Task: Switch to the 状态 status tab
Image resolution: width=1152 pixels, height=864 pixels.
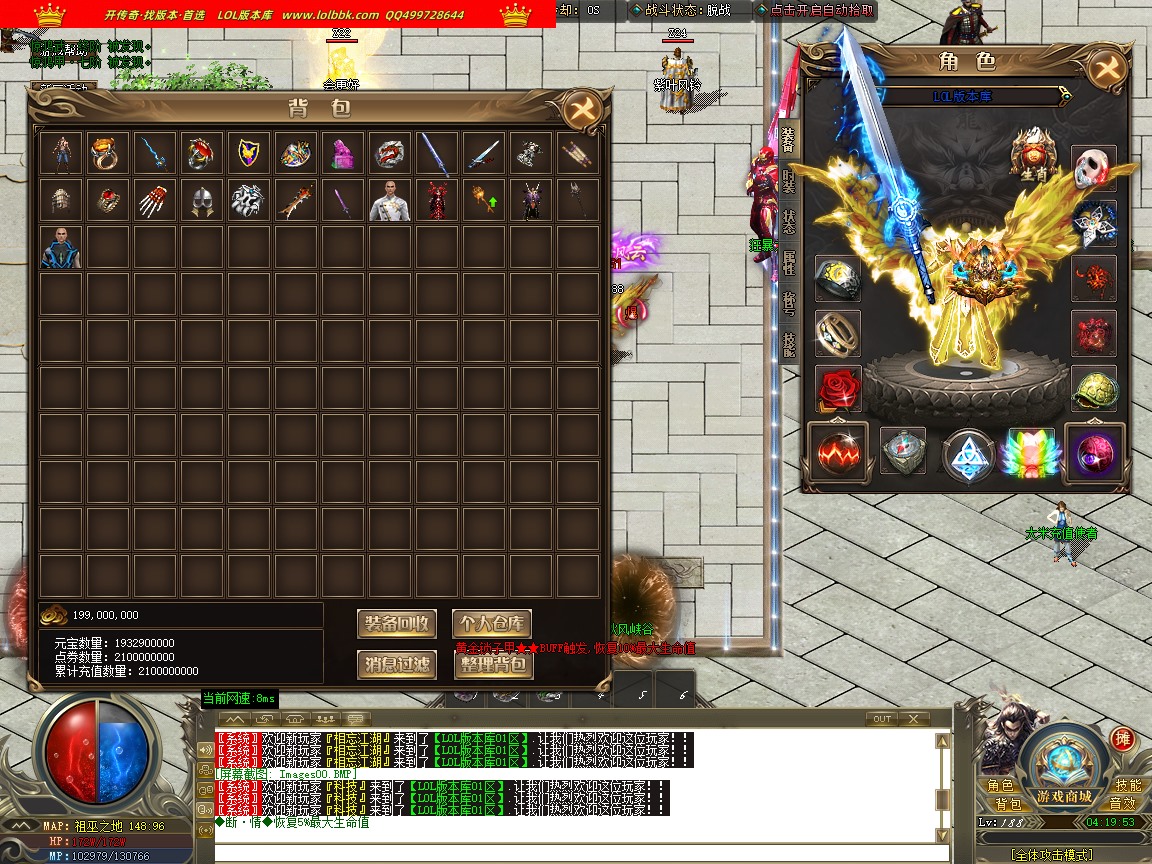Action: (x=789, y=221)
